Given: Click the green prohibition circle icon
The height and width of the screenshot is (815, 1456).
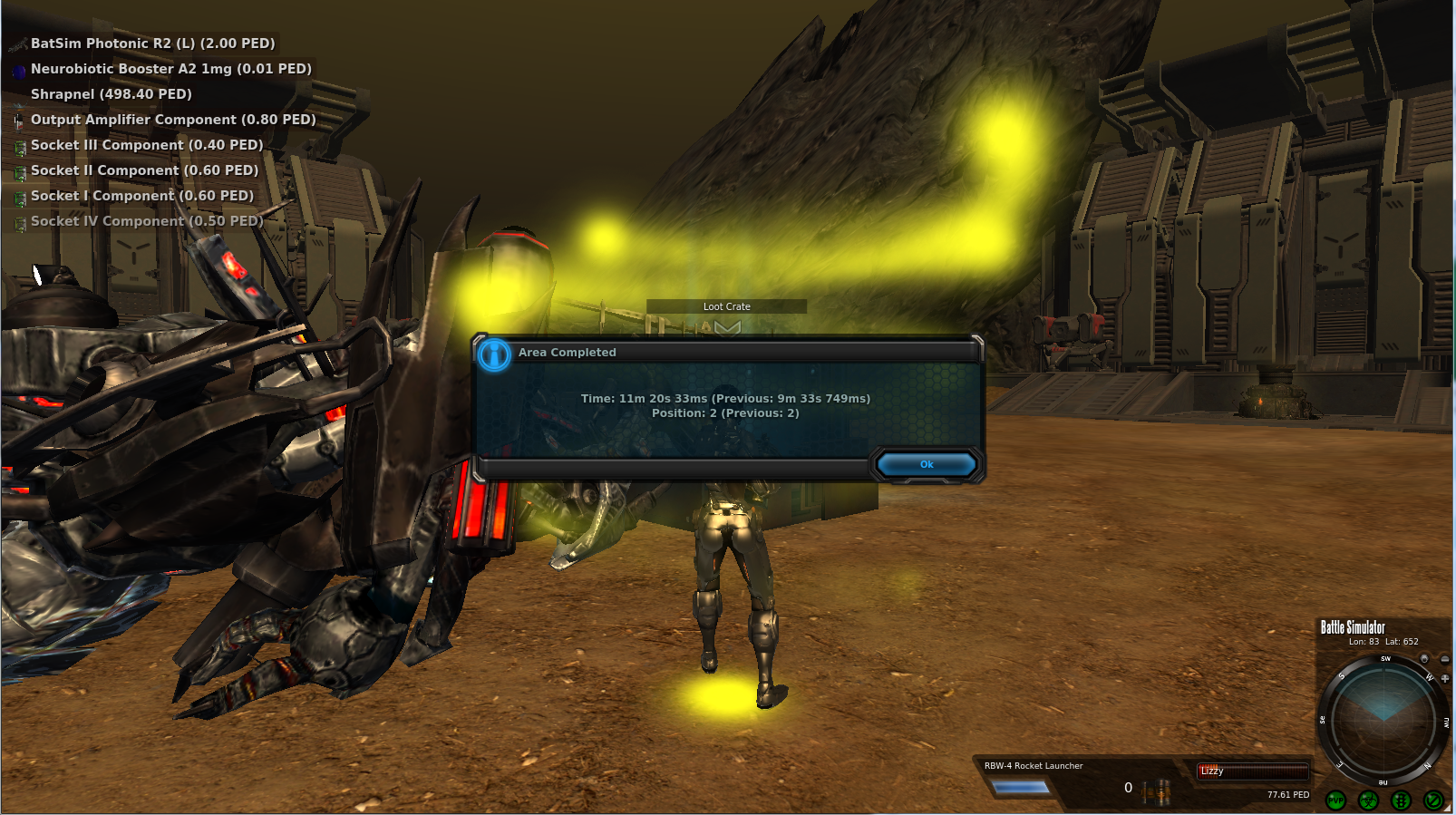Looking at the screenshot, I should 1433,800.
